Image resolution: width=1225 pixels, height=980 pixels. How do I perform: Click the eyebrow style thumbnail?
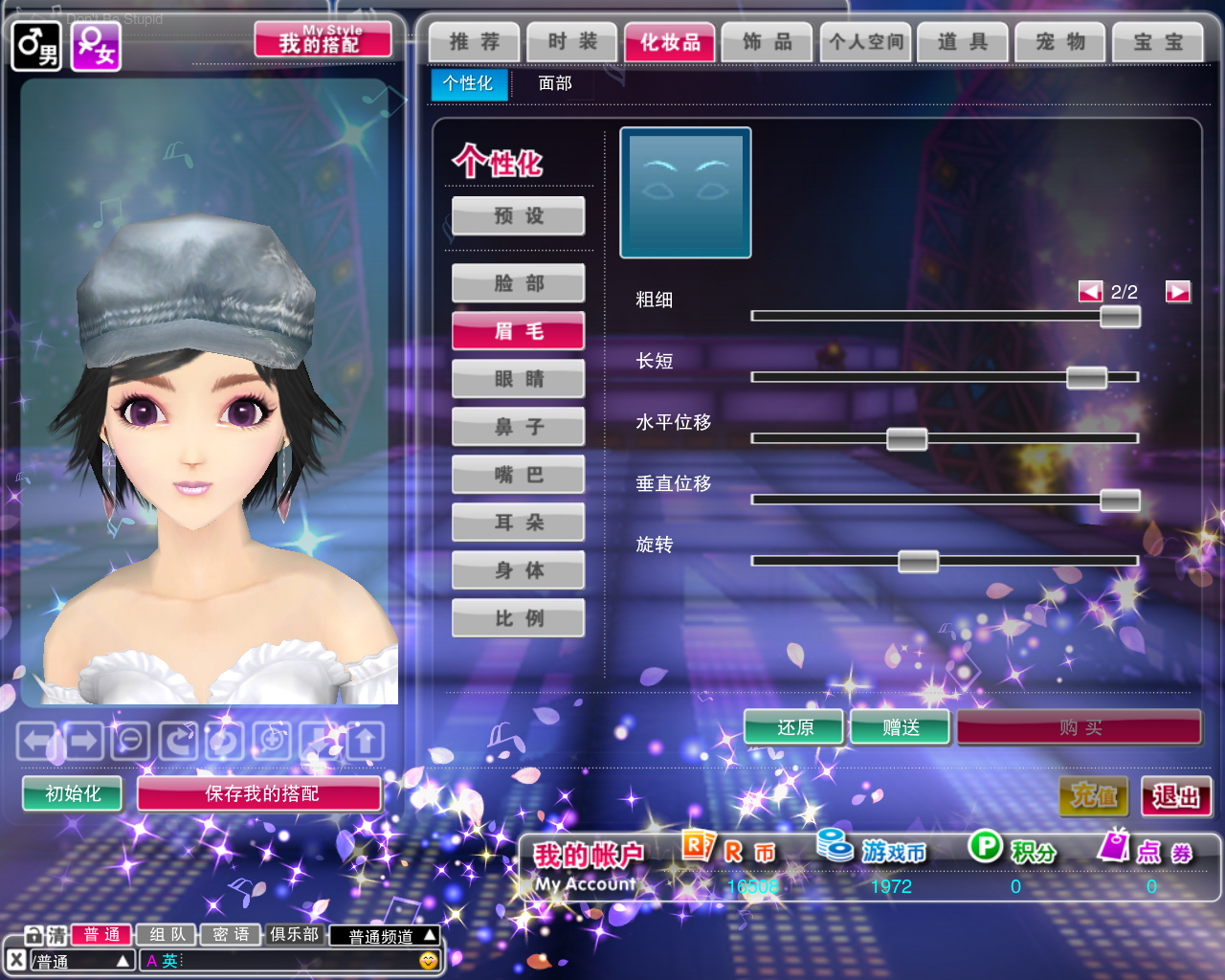pos(685,192)
